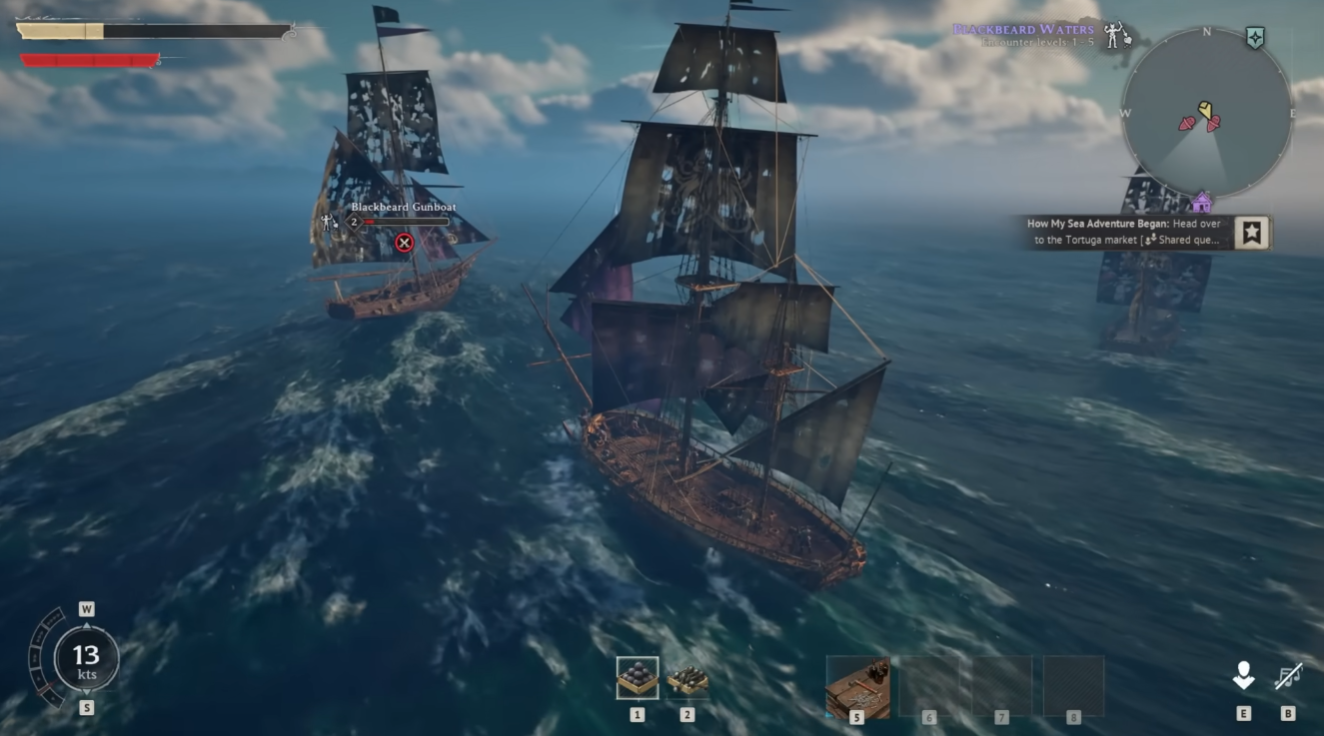Toggle sail trim using the S key prompt
This screenshot has height=736, width=1324.
coord(86,705)
